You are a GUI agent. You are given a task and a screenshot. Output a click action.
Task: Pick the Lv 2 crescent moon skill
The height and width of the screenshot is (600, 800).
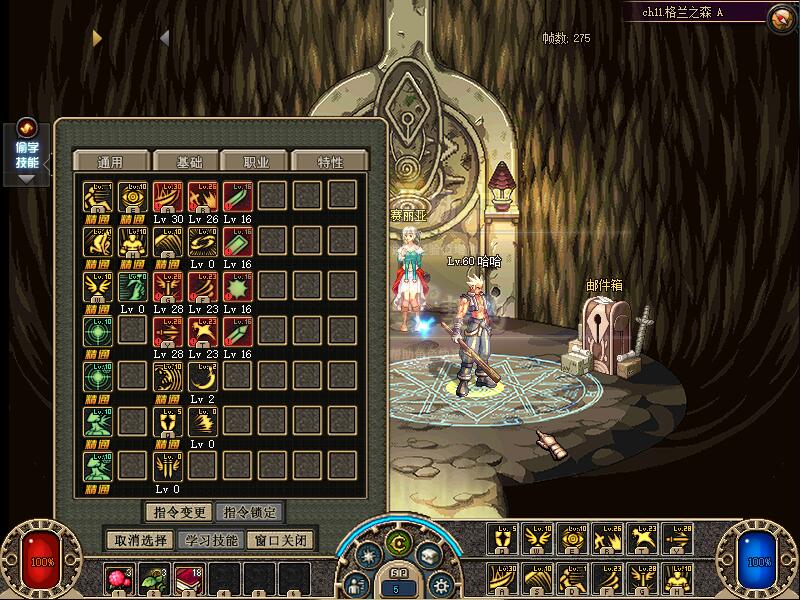203,376
